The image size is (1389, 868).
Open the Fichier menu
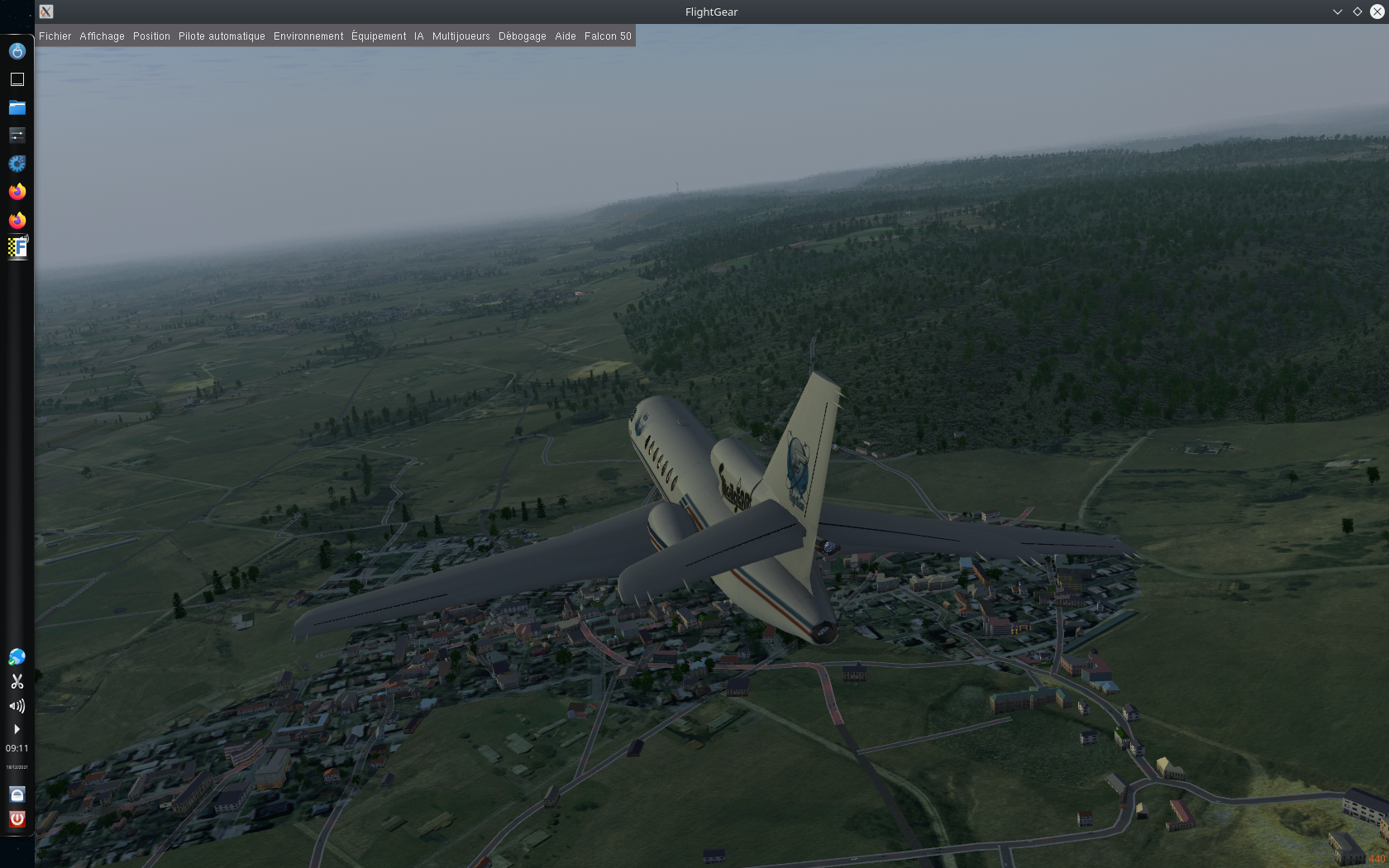pyautogui.click(x=55, y=36)
